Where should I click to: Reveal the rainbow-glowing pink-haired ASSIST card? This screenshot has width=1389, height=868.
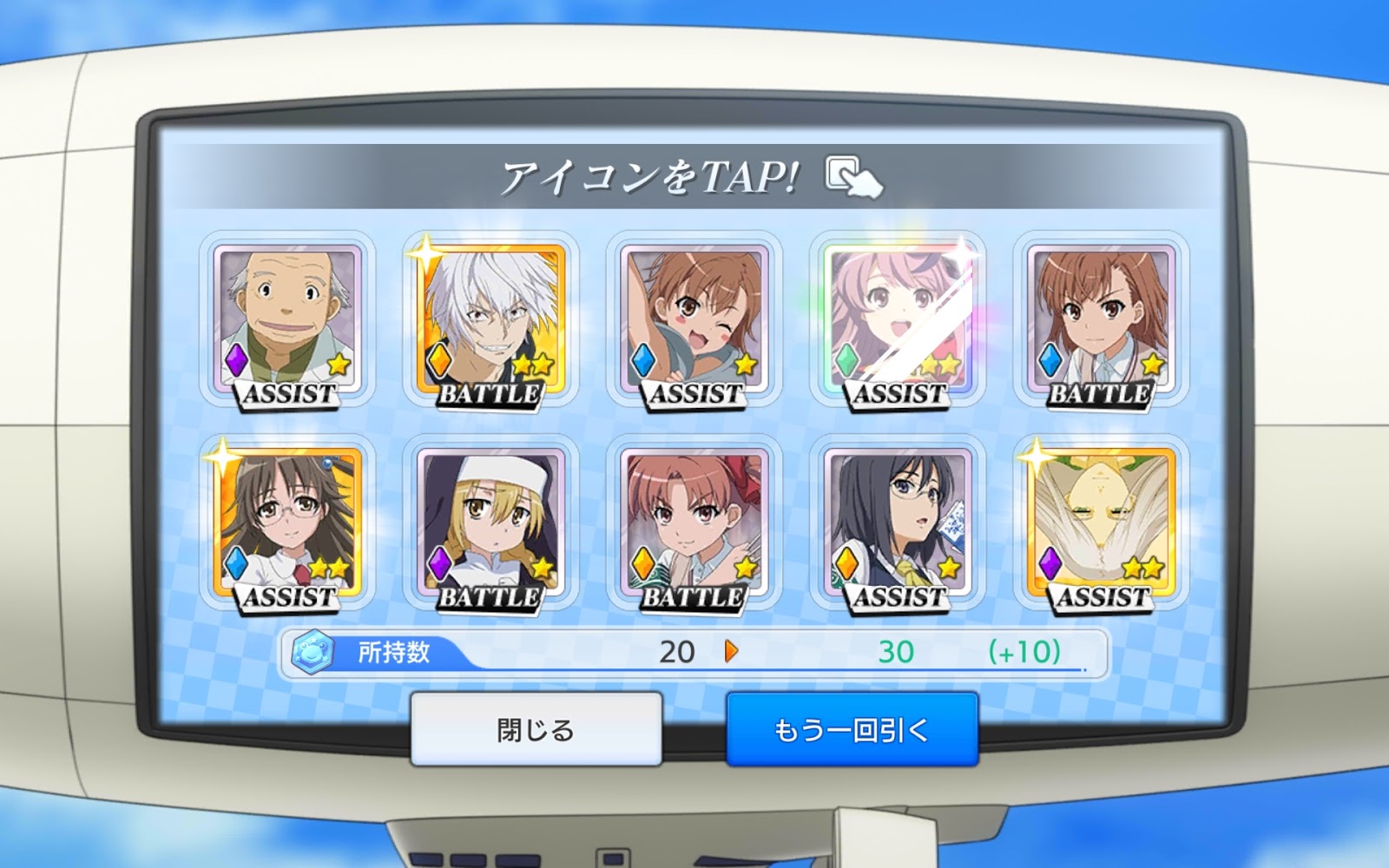(x=898, y=319)
